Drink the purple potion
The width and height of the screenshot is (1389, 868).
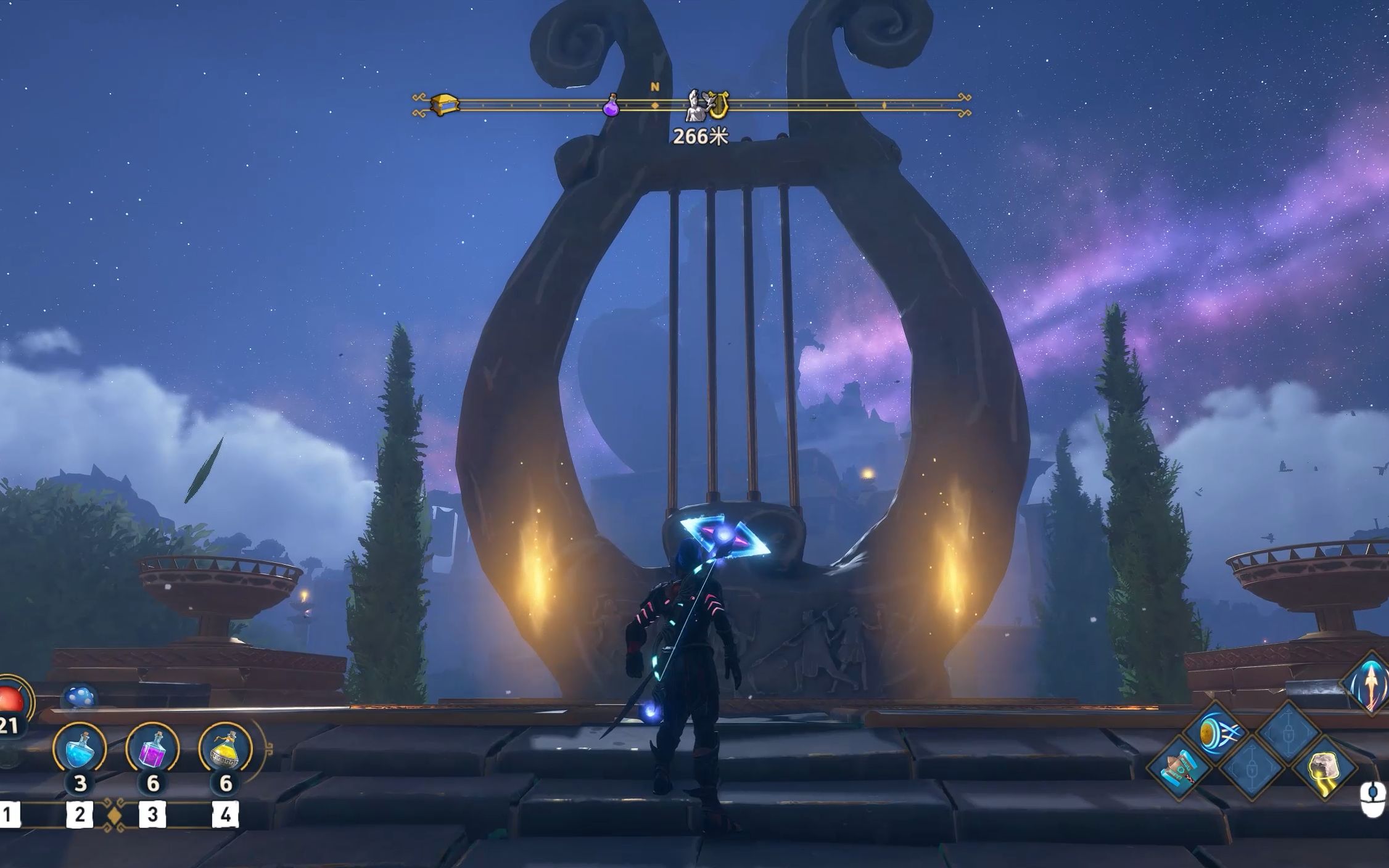tap(152, 748)
